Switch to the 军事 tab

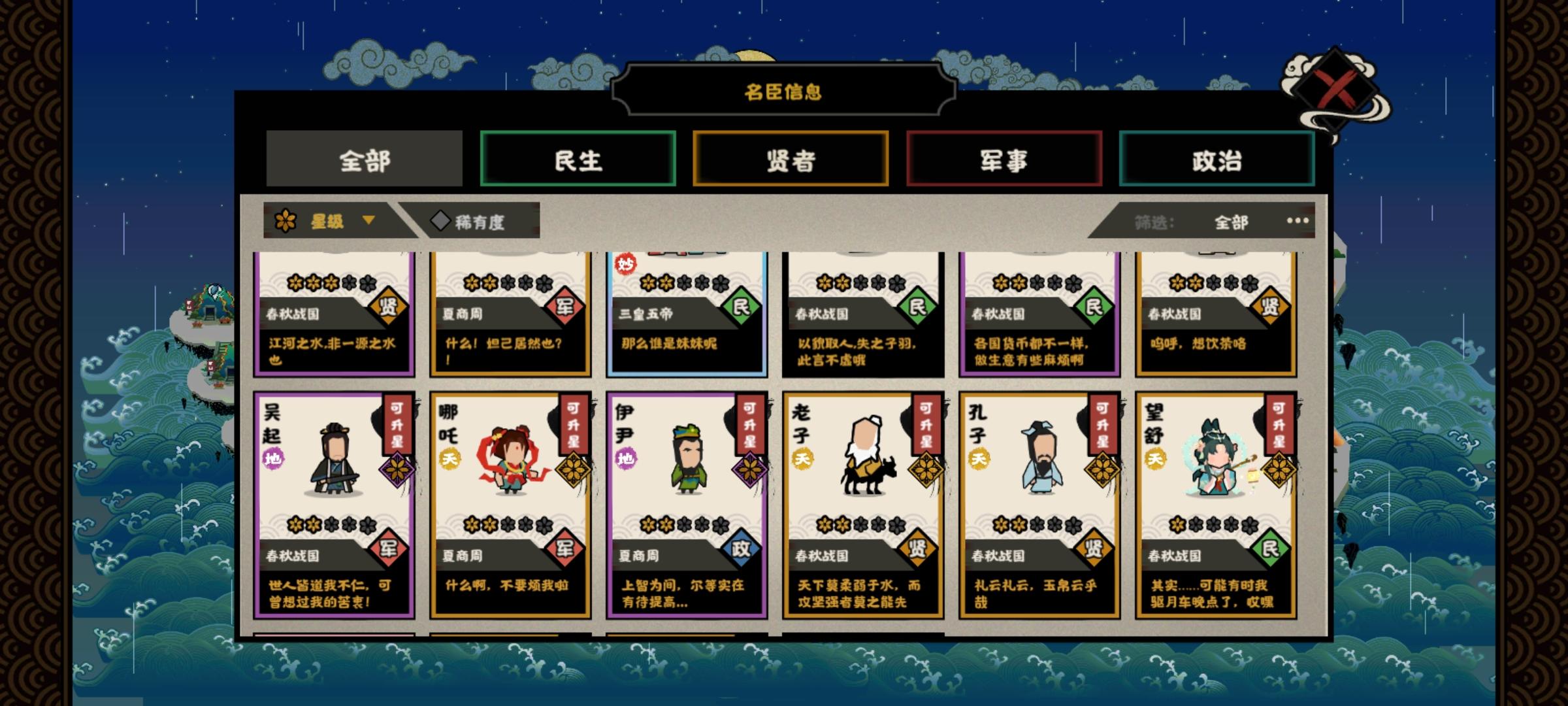coord(1004,157)
